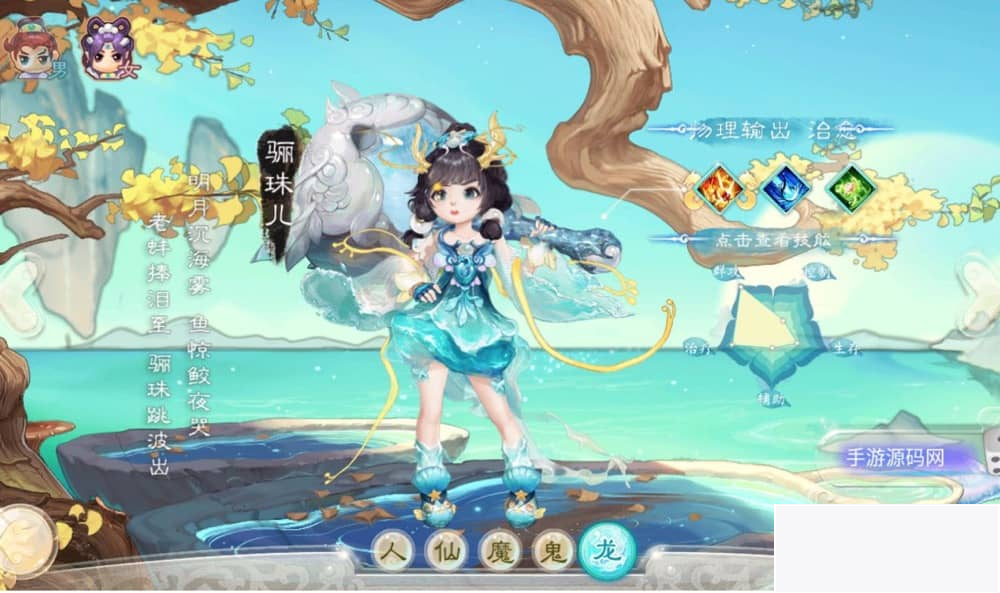1000x593 pixels.
Task: View the fire skill icon
Action: click(x=719, y=188)
